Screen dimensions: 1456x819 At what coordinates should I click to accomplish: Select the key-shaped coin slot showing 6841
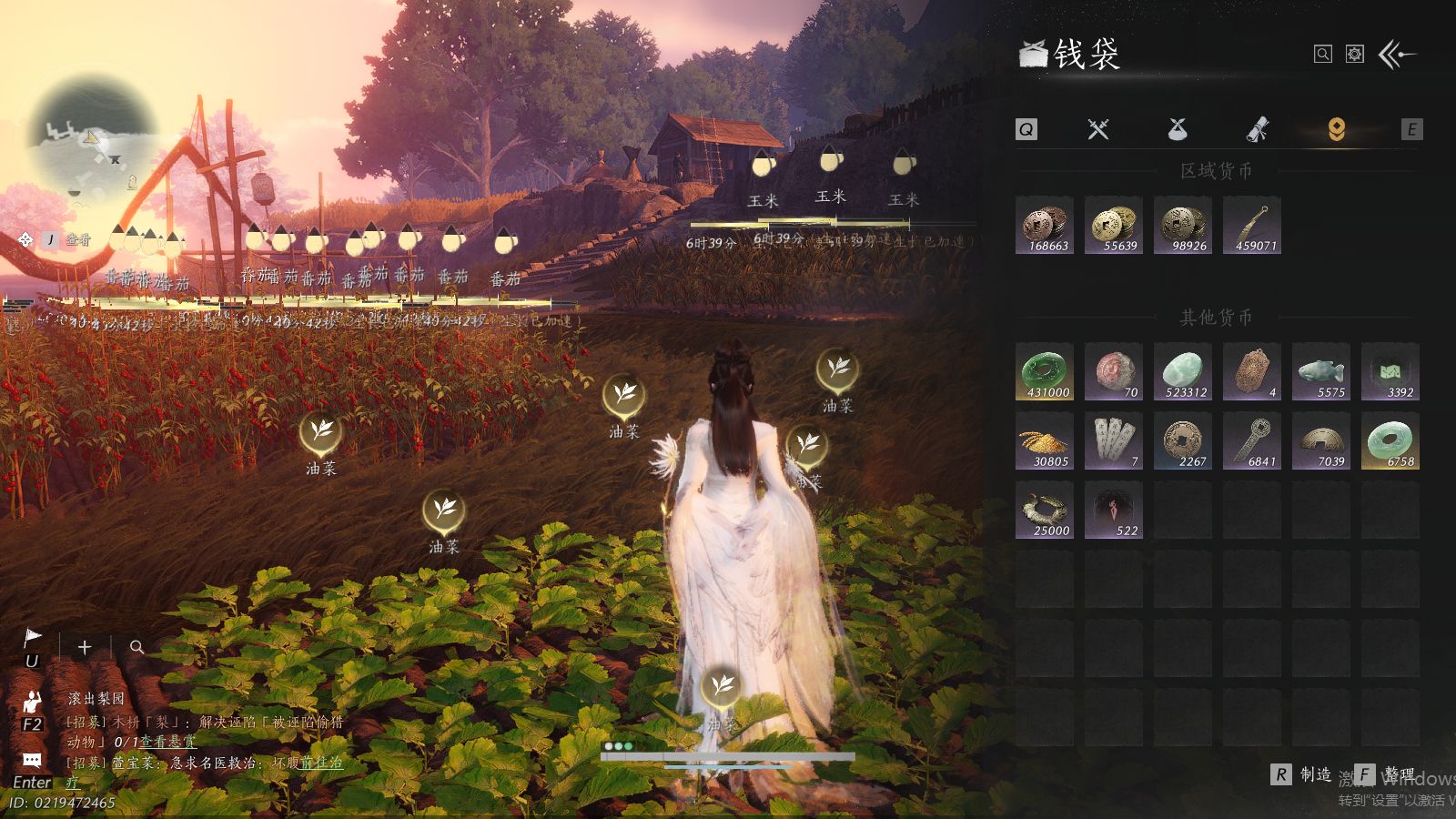(1252, 440)
